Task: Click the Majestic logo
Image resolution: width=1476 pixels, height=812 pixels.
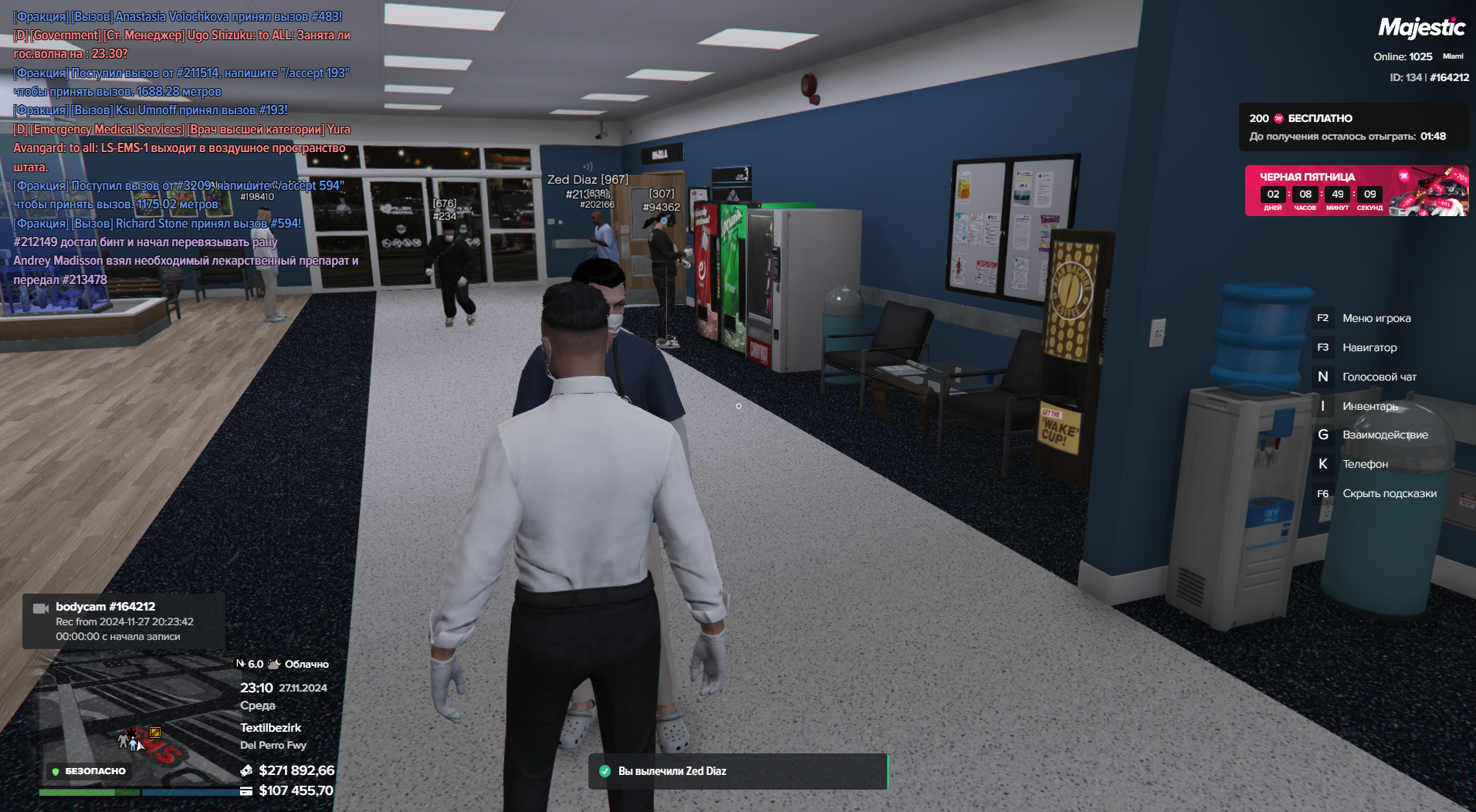Action: (x=1421, y=28)
